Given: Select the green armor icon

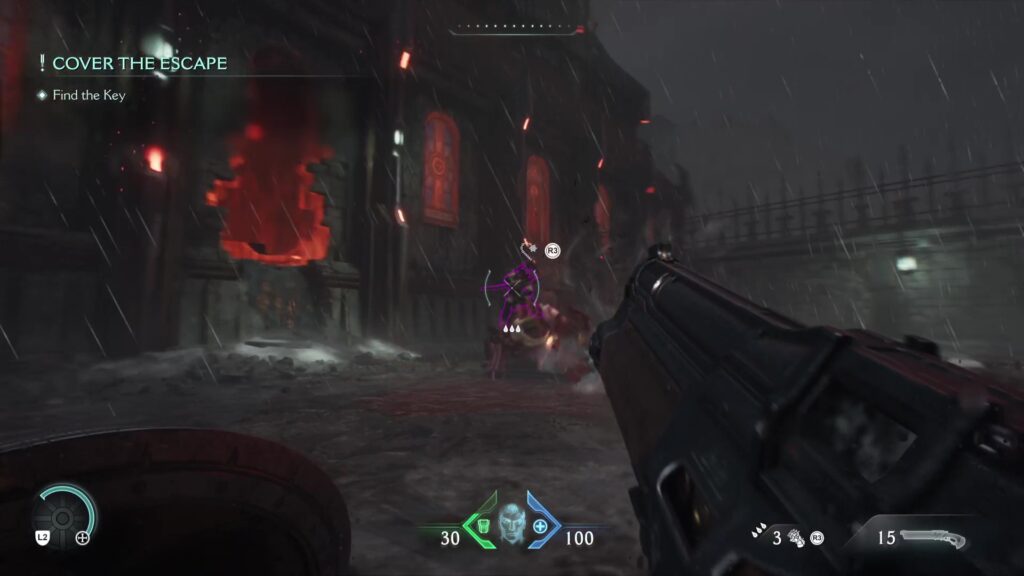Looking at the screenshot, I should (x=482, y=526).
